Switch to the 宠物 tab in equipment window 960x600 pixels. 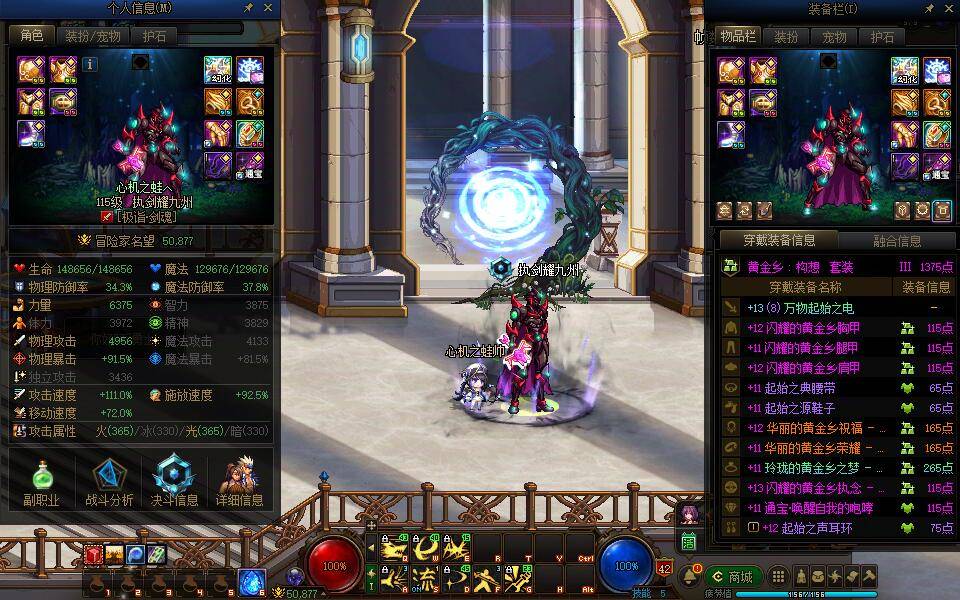pyautogui.click(x=834, y=37)
